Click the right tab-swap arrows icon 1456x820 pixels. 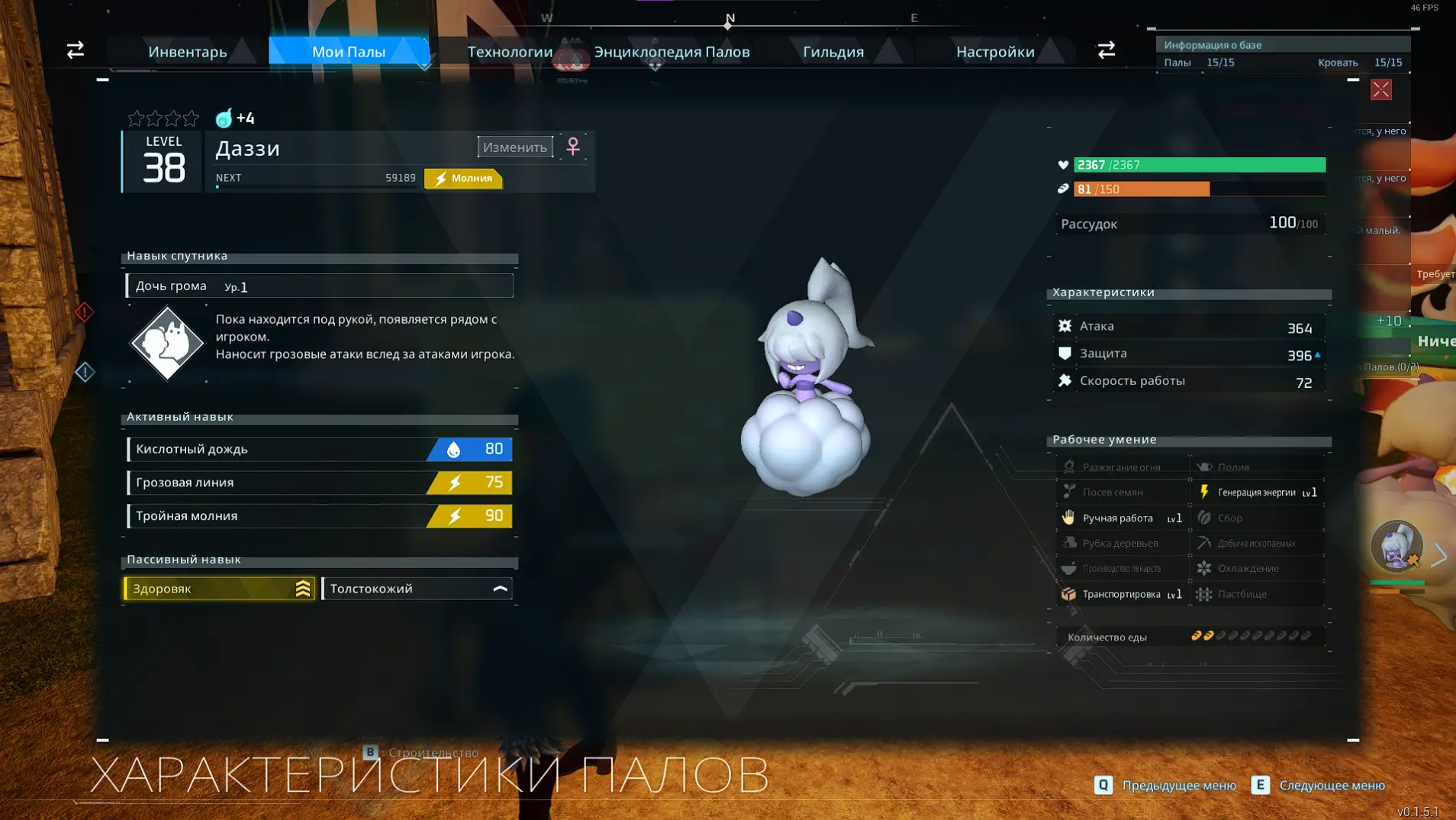(x=1106, y=50)
